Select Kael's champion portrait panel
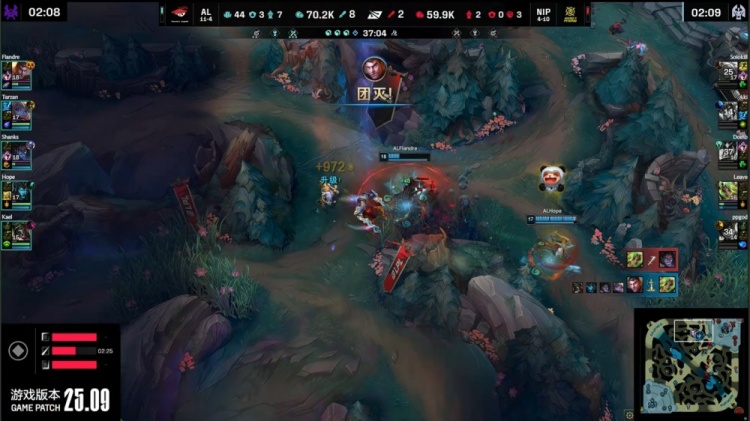The height and width of the screenshot is (421, 750). 17,233
